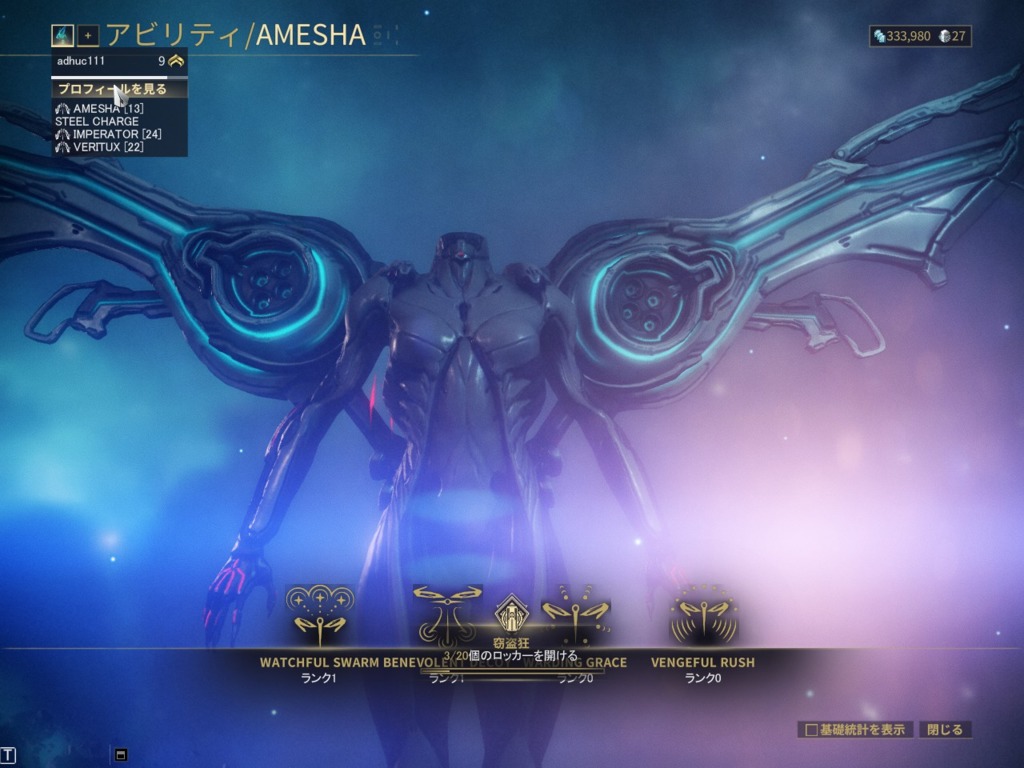
Task: Click the small window icon near chat
Action: (x=121, y=754)
